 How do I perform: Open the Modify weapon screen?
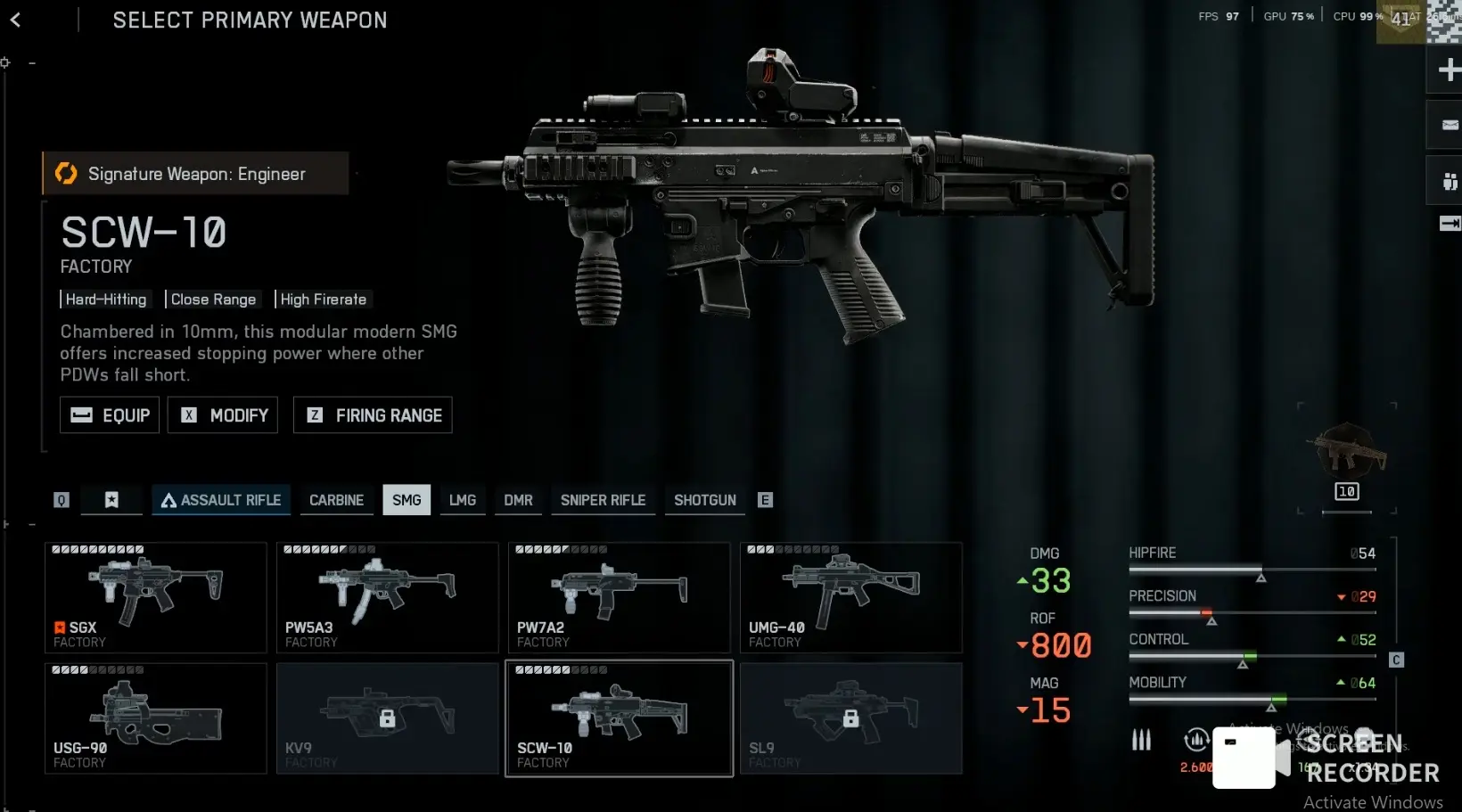223,415
